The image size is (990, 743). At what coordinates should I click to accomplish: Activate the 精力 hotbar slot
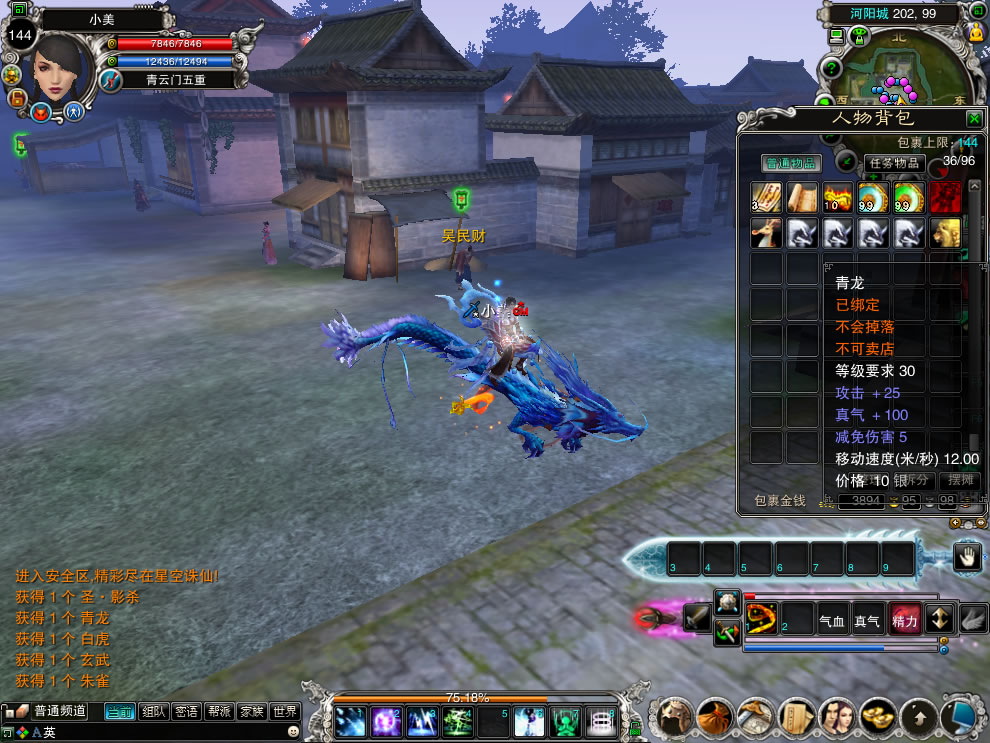point(904,620)
